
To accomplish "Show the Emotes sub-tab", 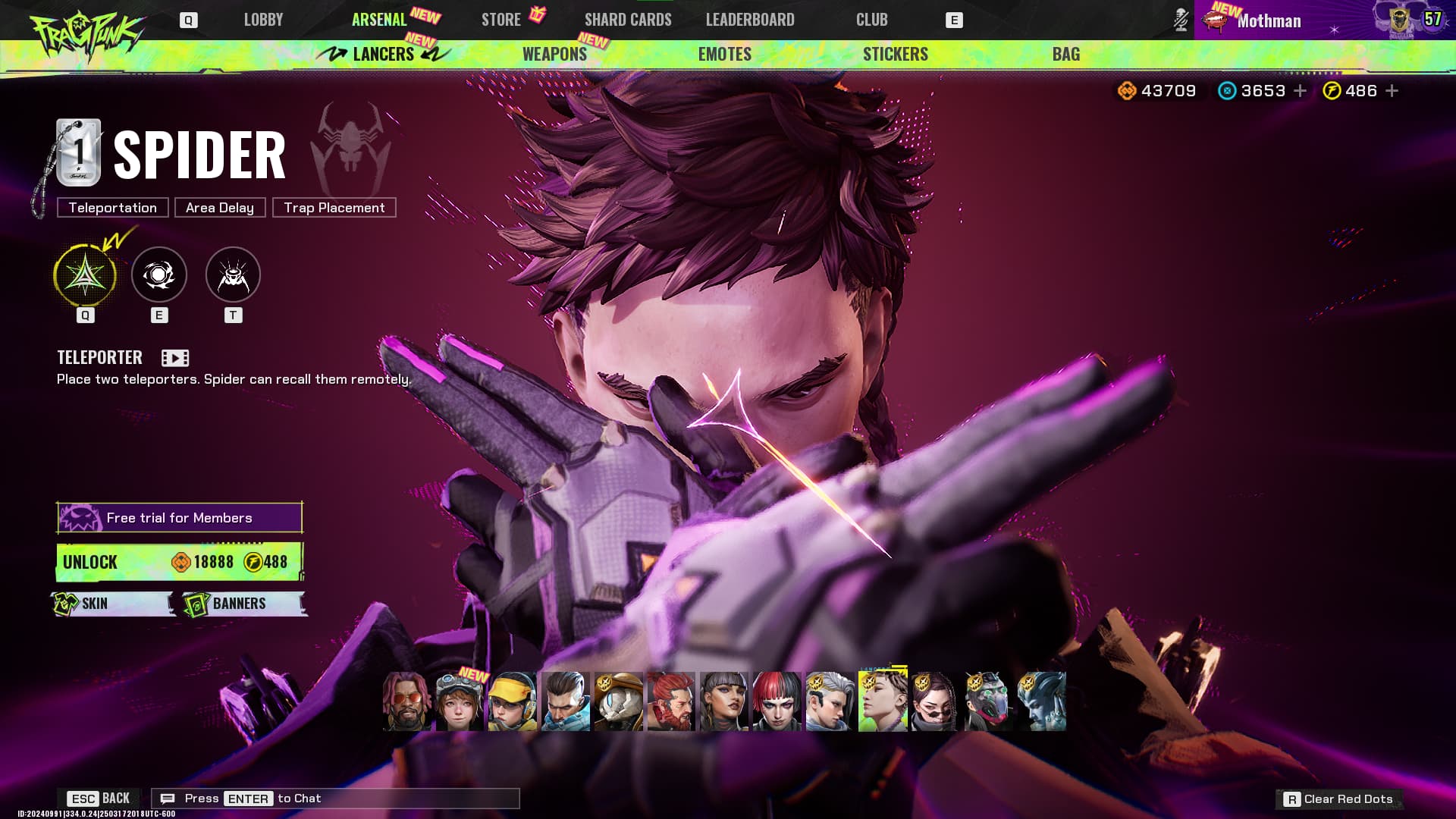I will pyautogui.click(x=724, y=54).
